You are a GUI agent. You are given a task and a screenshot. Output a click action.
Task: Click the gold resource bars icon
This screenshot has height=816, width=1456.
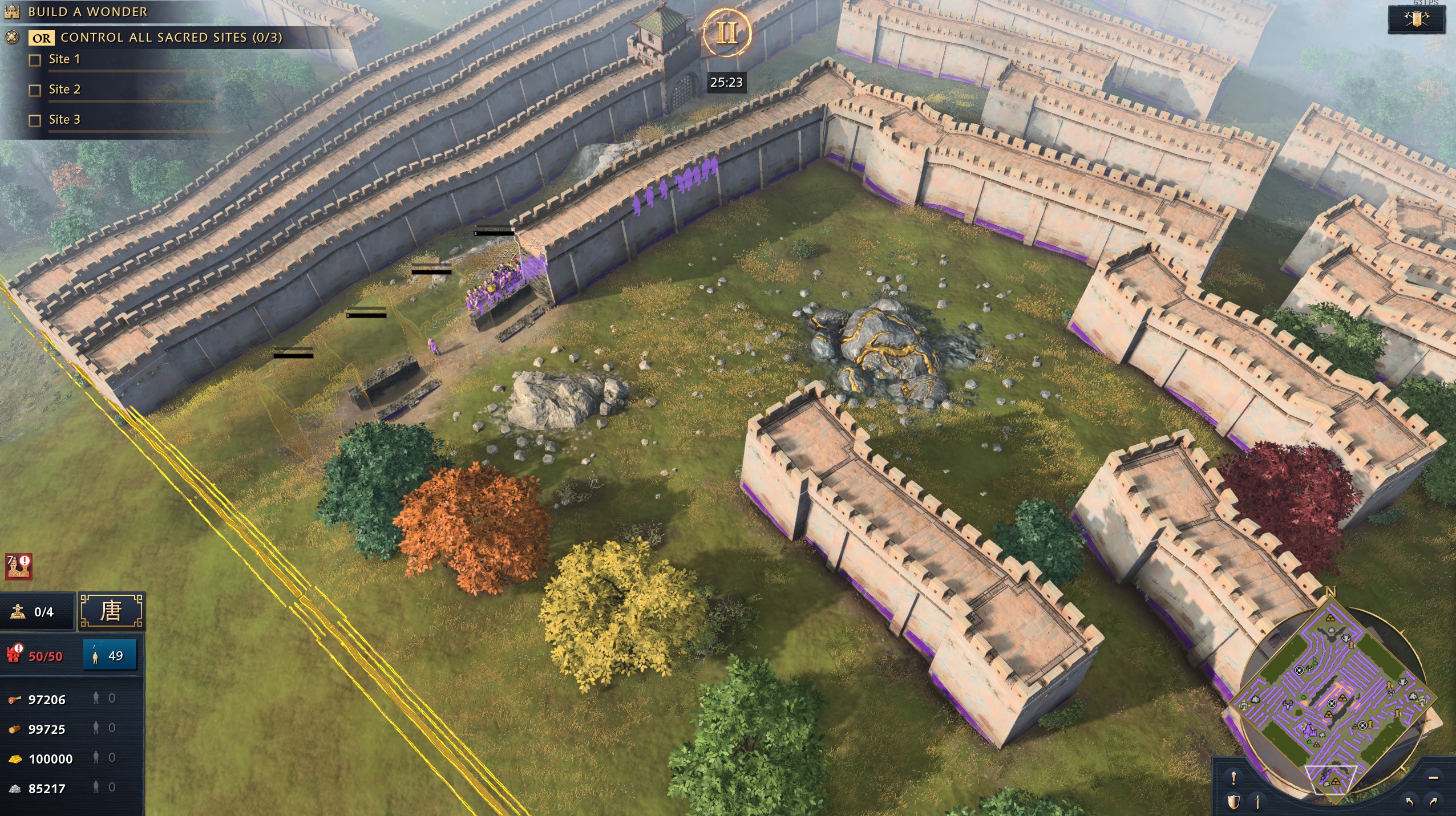[14, 758]
